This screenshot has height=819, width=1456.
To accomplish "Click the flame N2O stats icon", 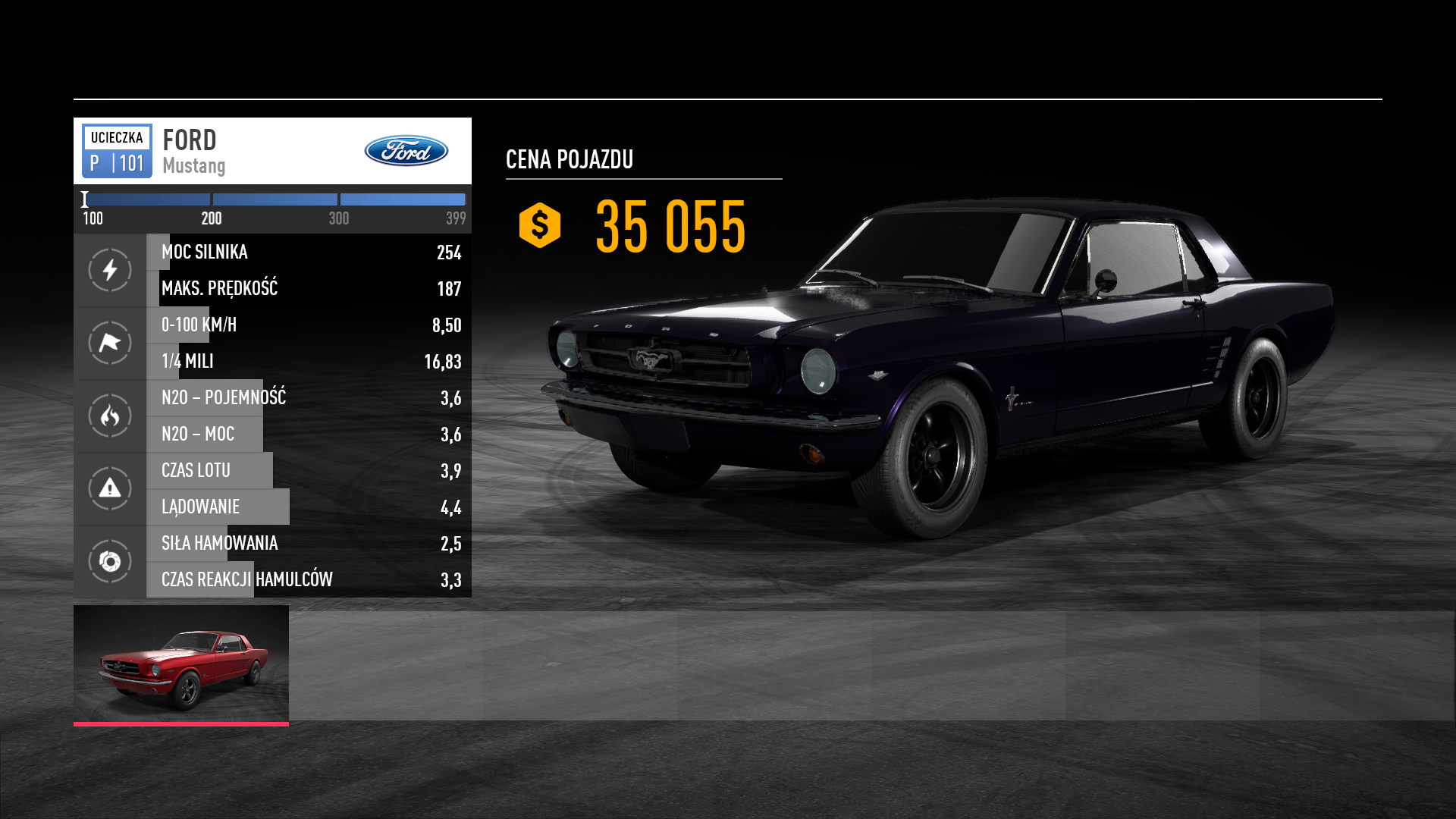I will click(110, 416).
